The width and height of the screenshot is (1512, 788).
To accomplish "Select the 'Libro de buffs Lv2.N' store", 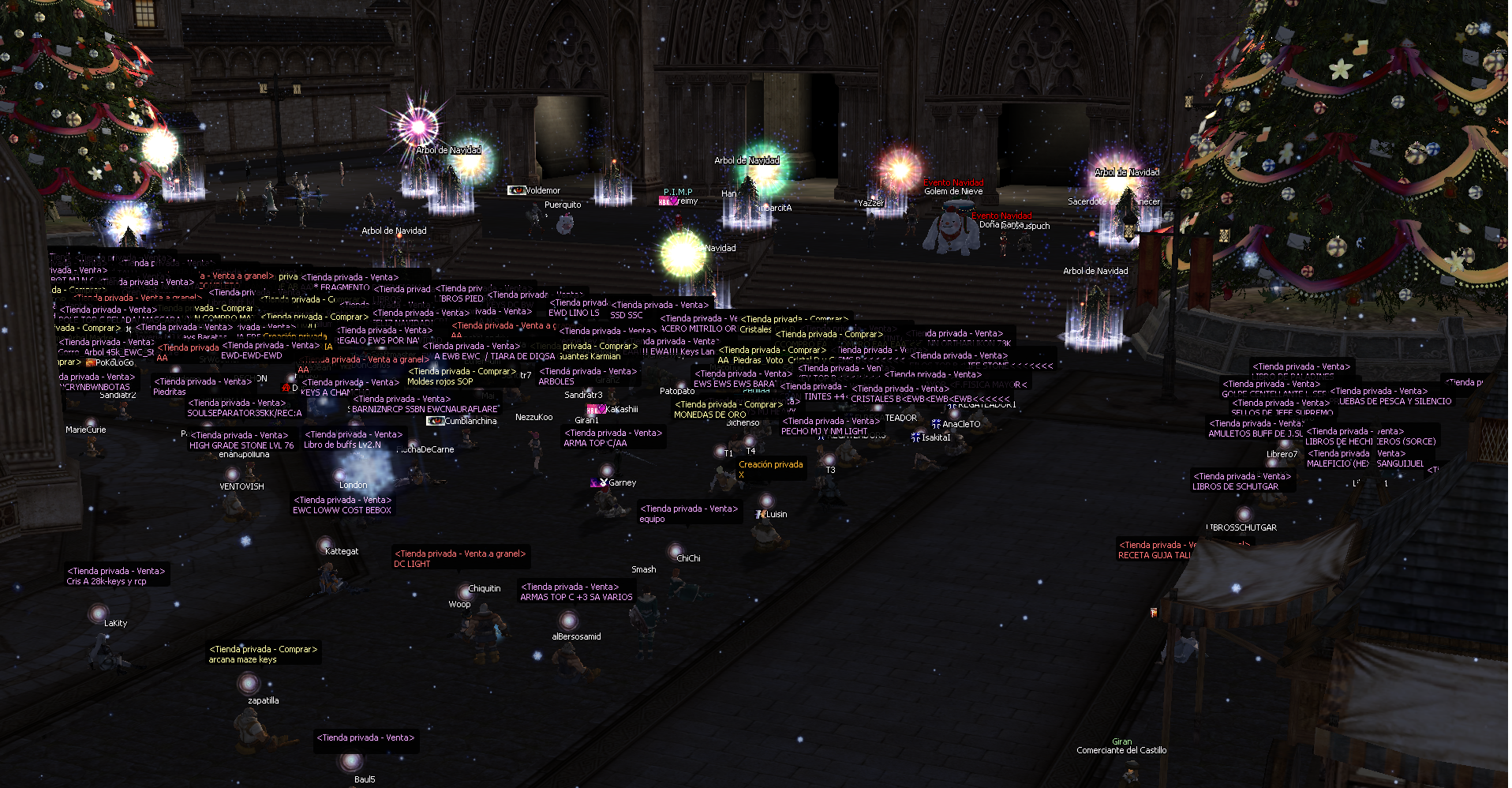I will click(x=354, y=440).
